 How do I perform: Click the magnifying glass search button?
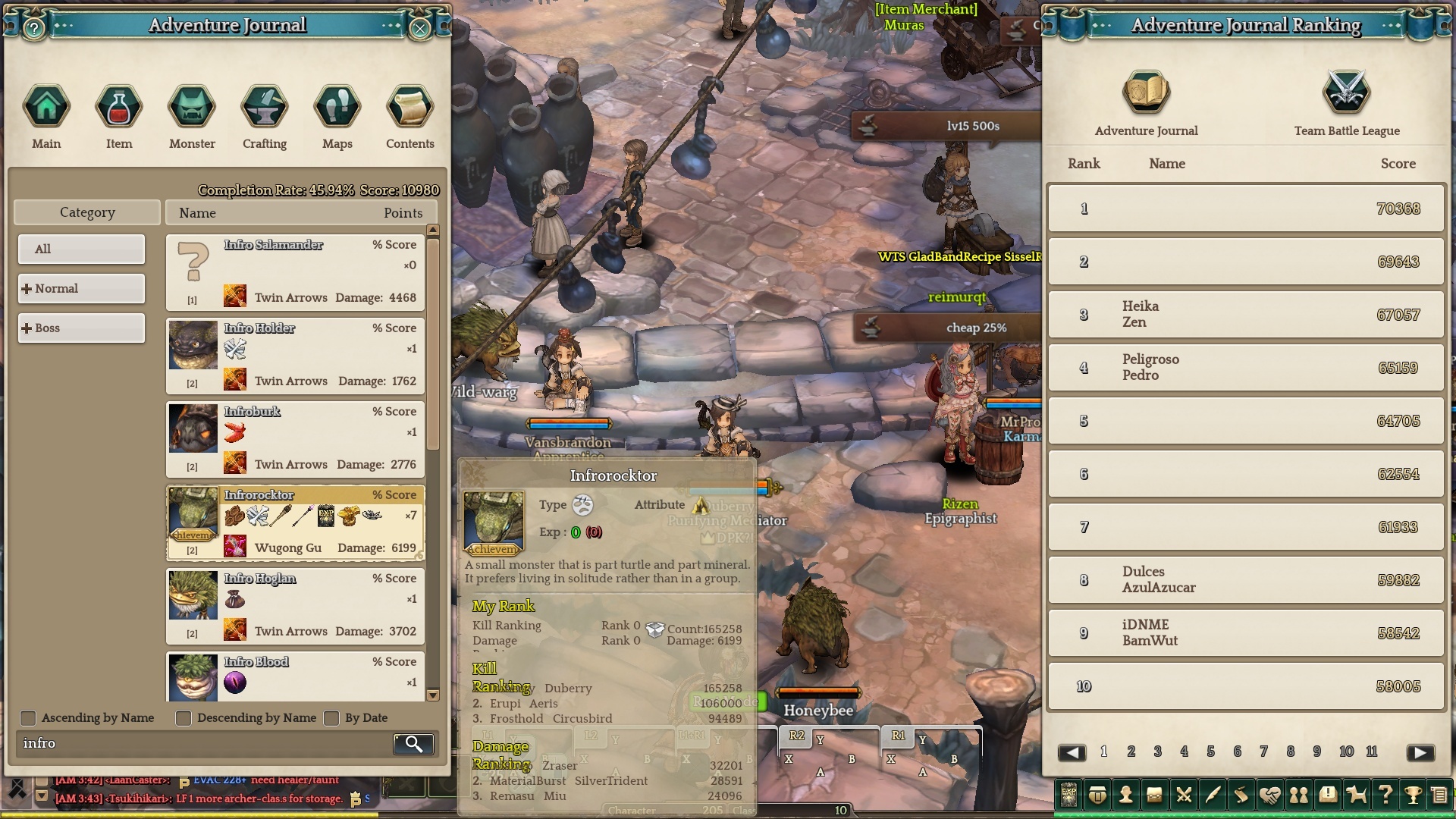click(x=413, y=744)
